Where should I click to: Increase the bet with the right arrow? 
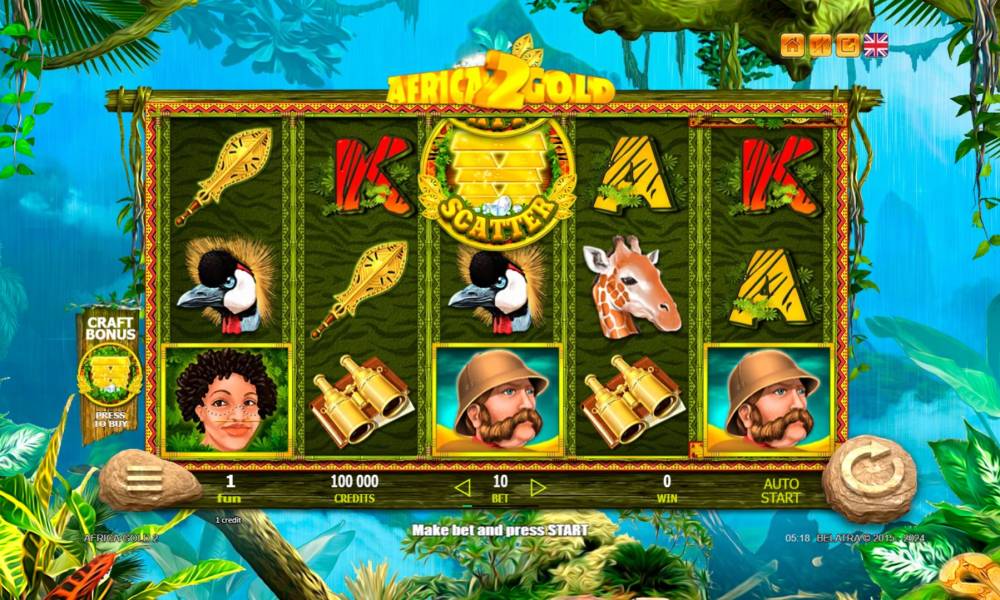click(x=538, y=488)
